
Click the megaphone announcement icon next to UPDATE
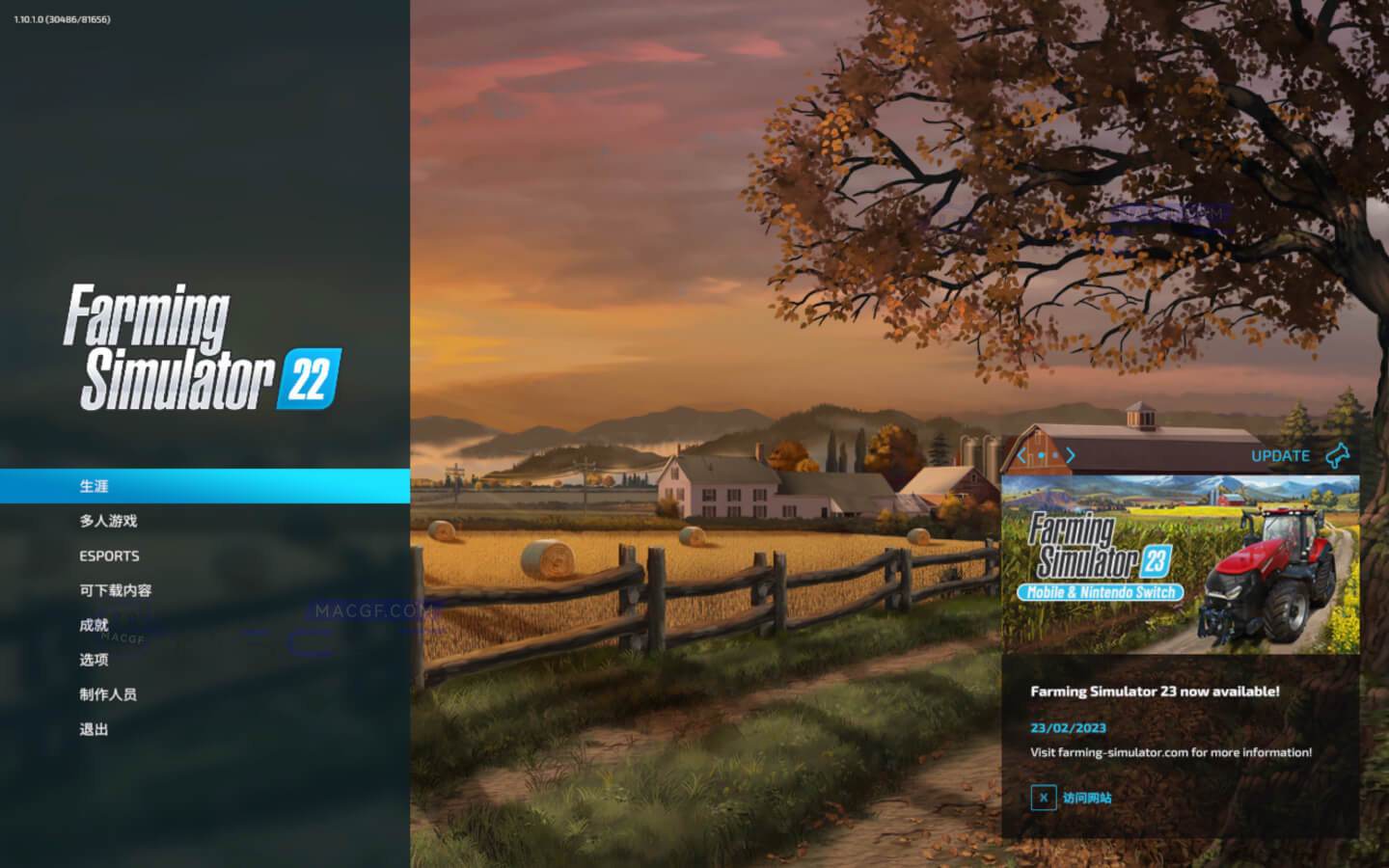pos(1339,454)
